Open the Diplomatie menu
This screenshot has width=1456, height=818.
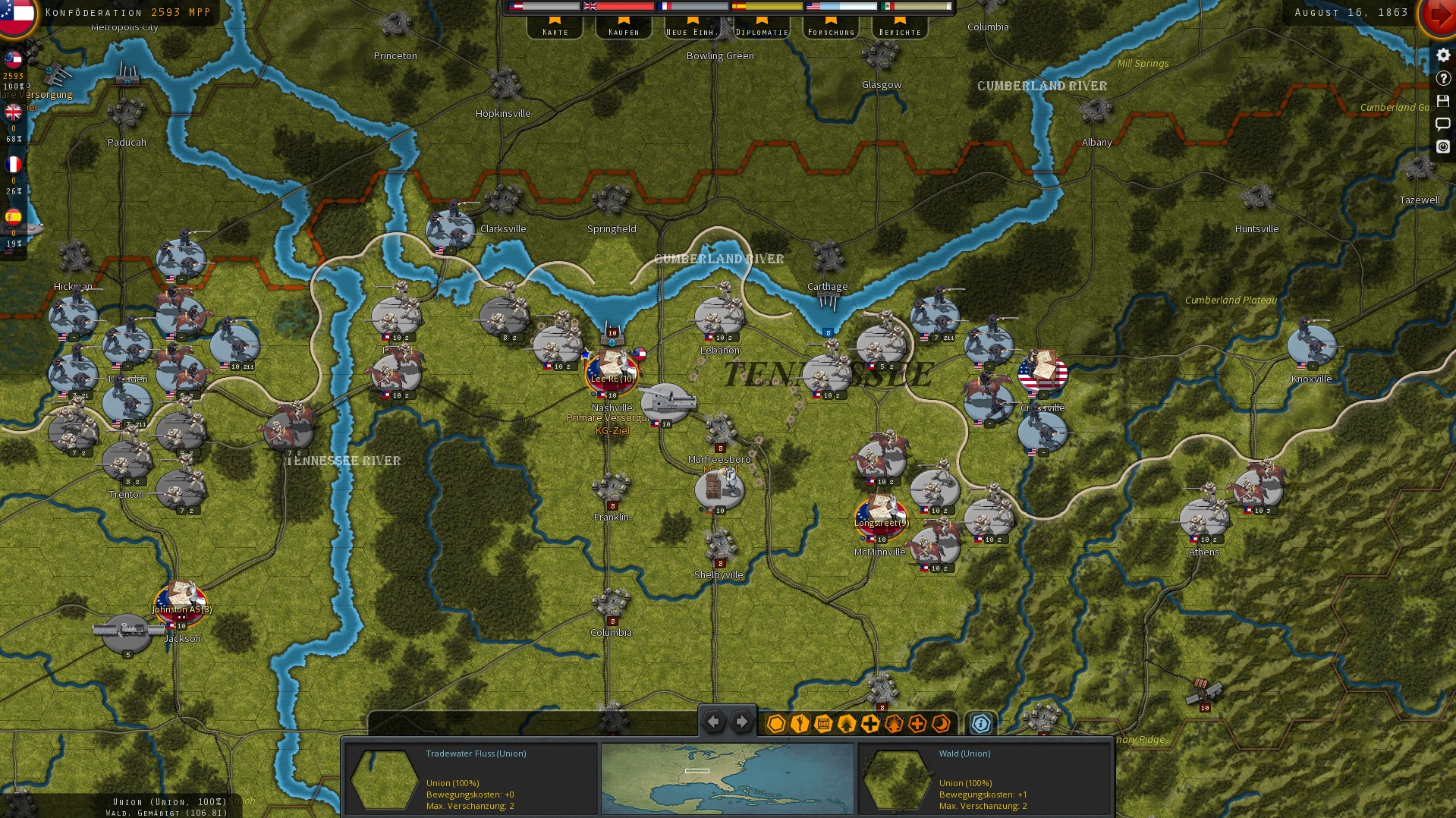[x=763, y=30]
